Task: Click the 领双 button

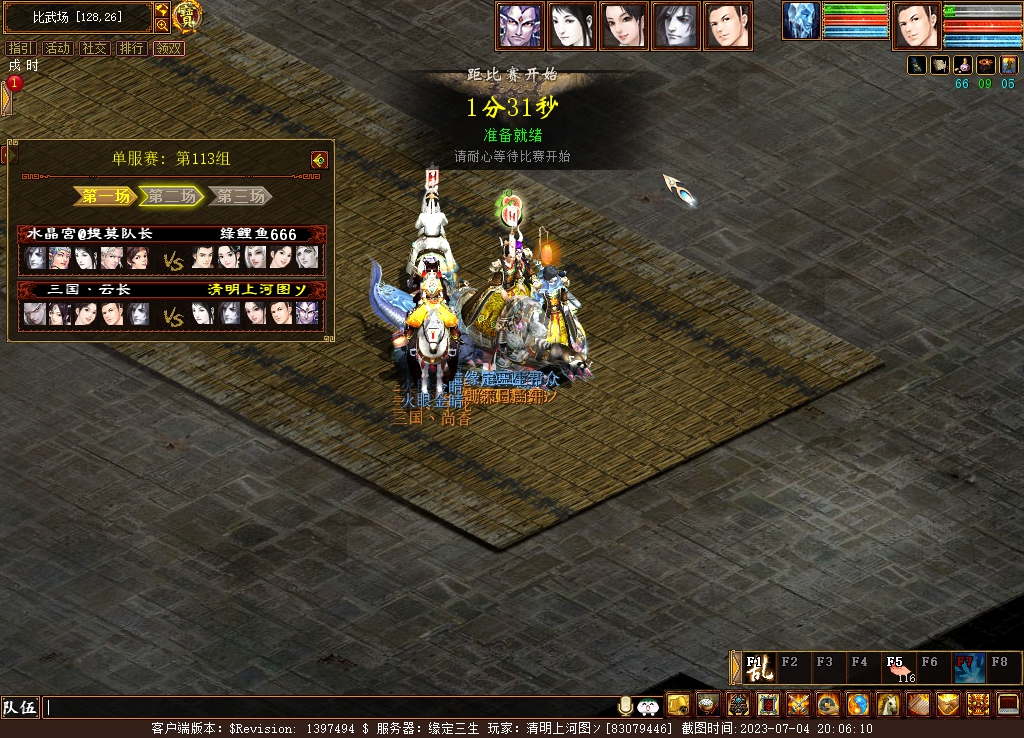Action: pos(168,48)
